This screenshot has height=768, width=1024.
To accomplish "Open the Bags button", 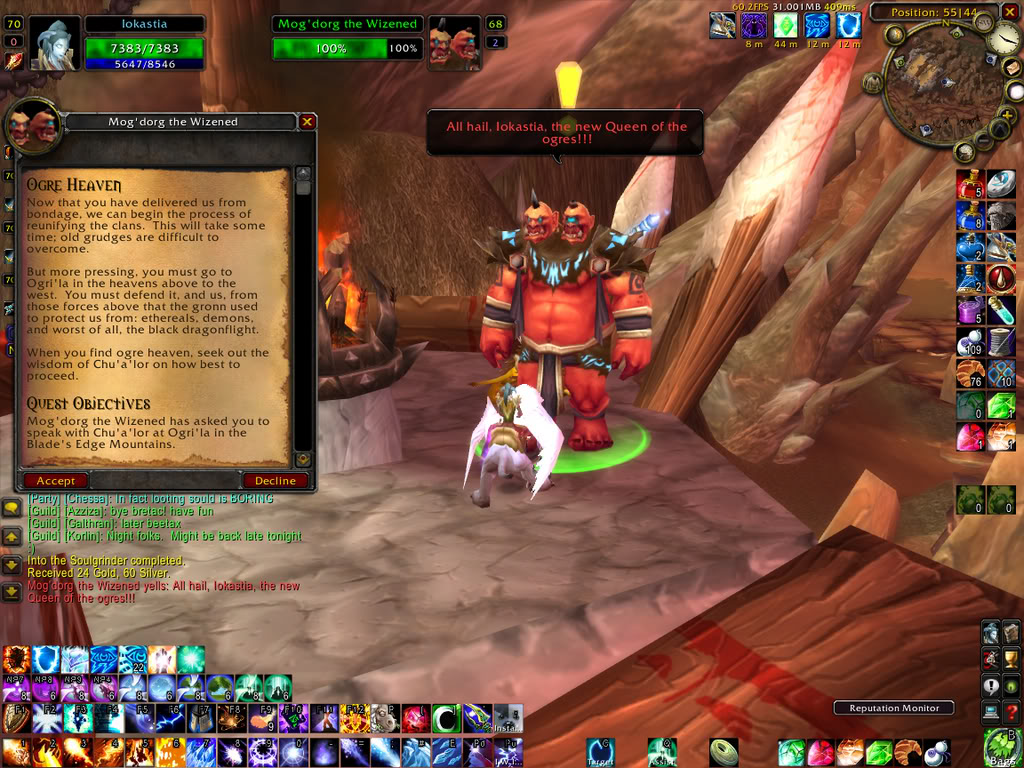I will (1001, 748).
